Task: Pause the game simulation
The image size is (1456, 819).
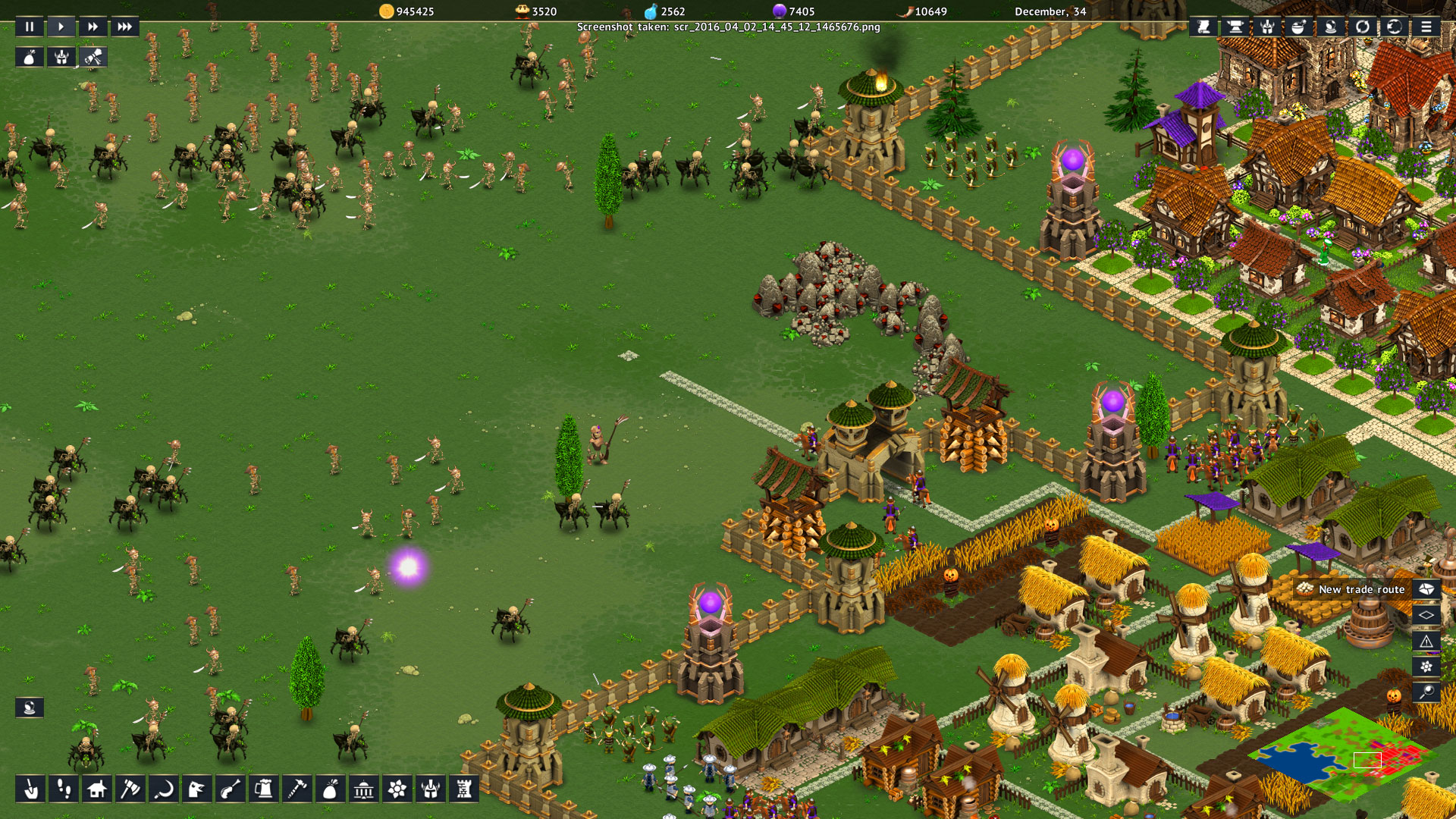Action: [30, 27]
